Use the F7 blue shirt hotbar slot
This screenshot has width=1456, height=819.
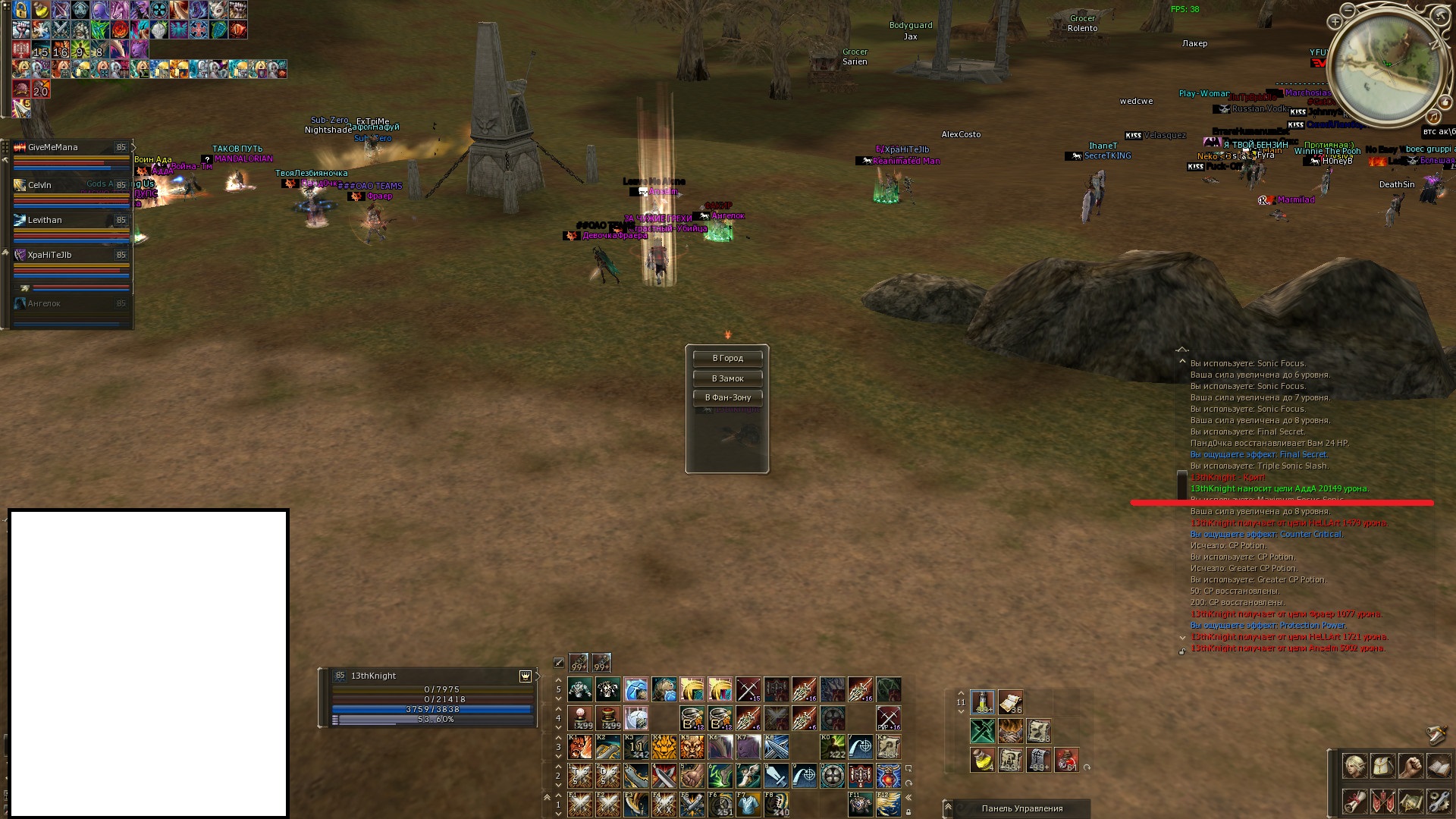748,804
